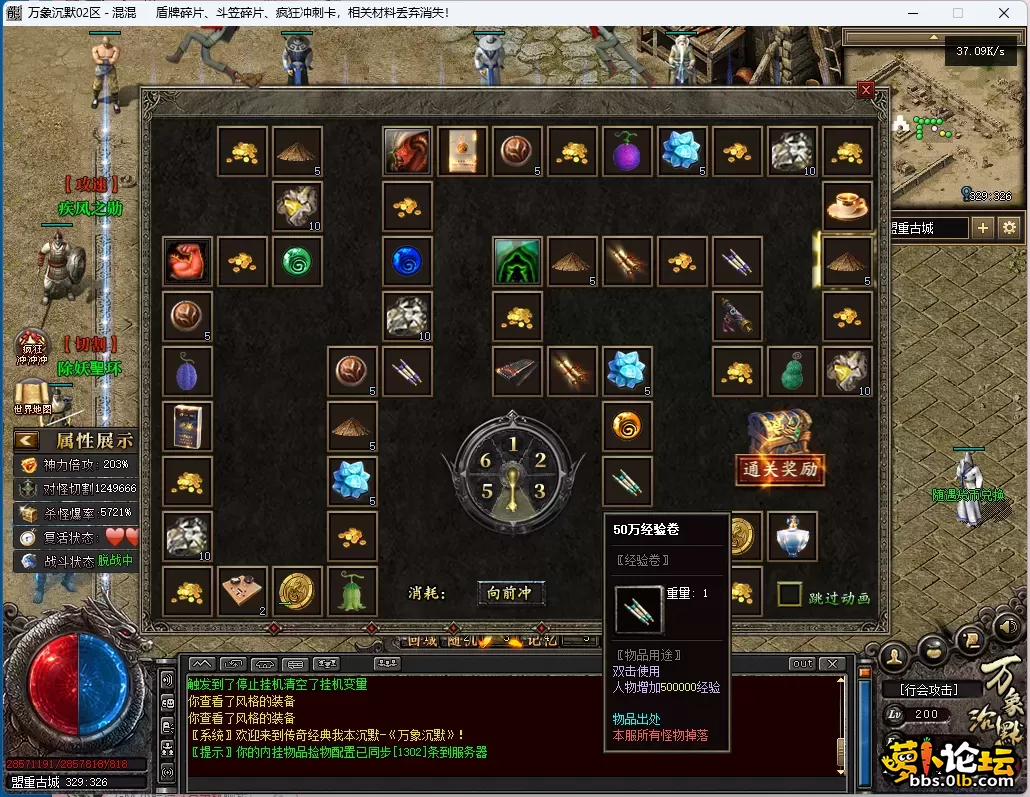Tick the 跳过动画 skip animation checkbox

(x=790, y=595)
